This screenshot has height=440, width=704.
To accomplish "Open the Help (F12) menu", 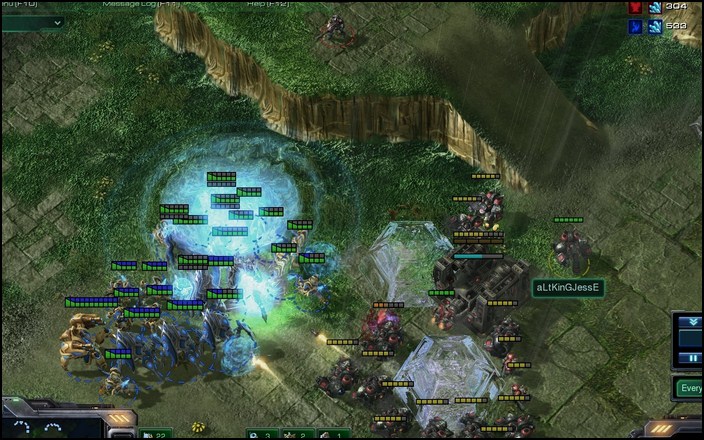I will point(259,4).
